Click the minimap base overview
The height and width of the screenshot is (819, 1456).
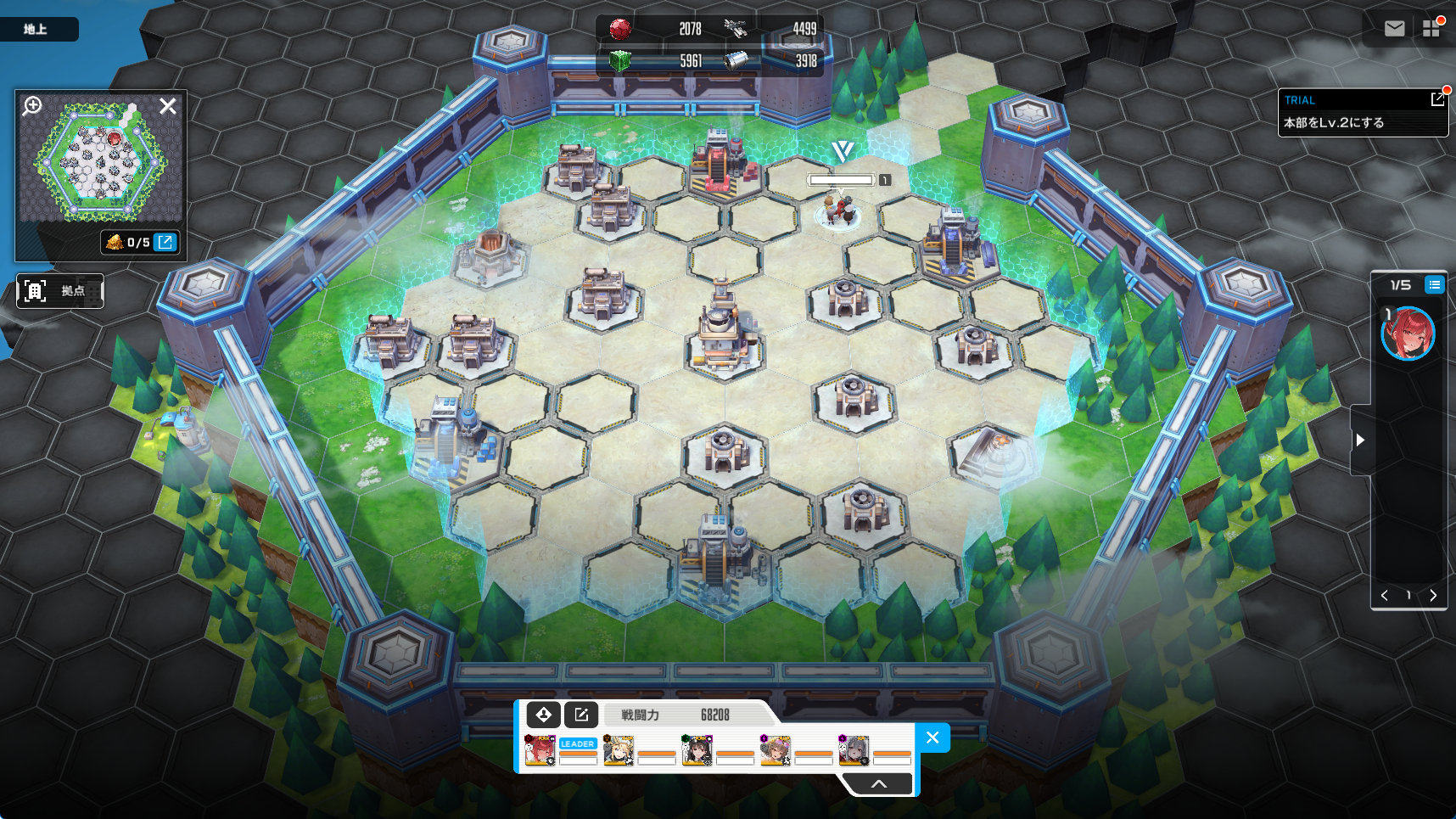tap(100, 161)
